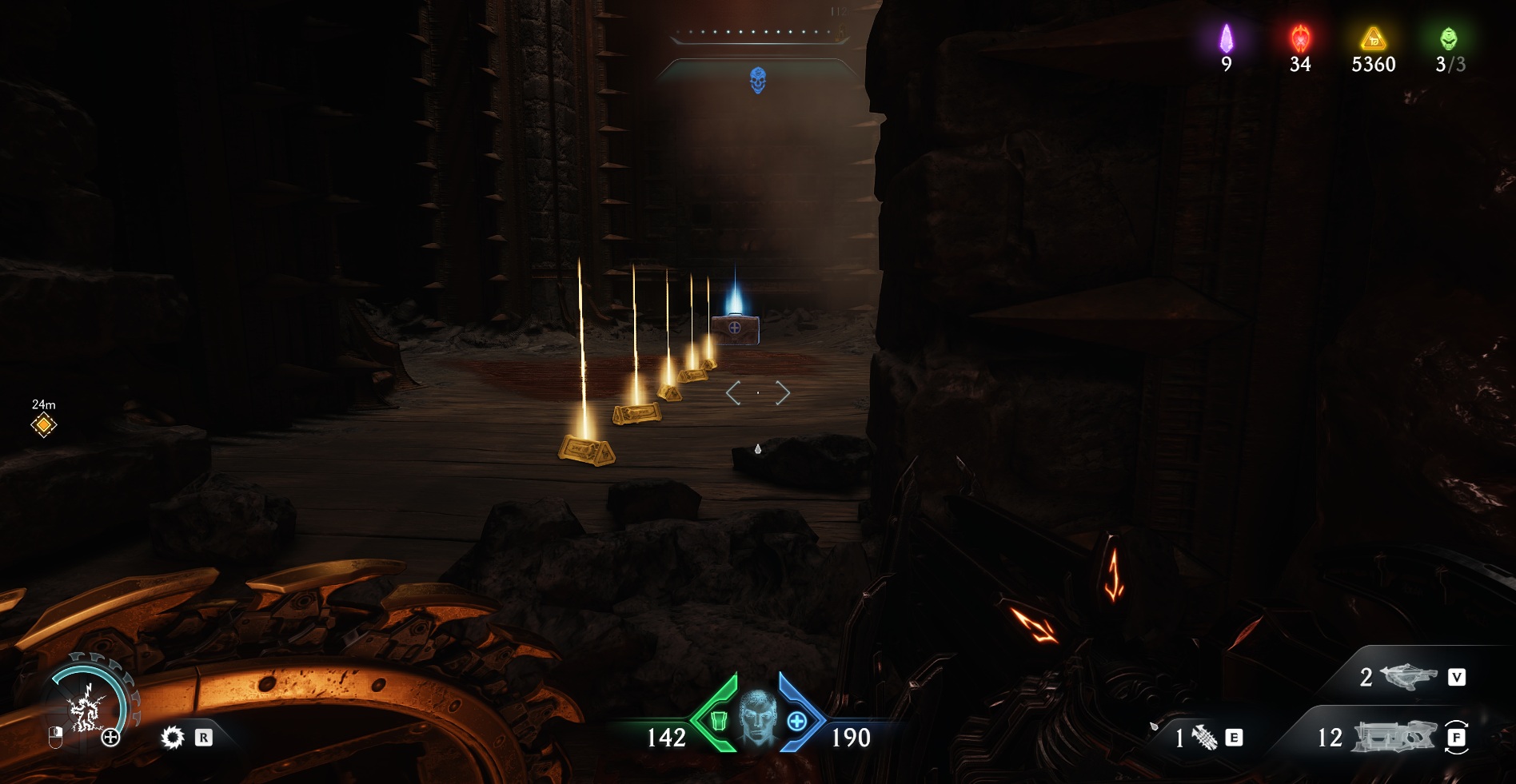The image size is (1516, 784).
Task: Select the green armor icon
Action: click(x=718, y=721)
